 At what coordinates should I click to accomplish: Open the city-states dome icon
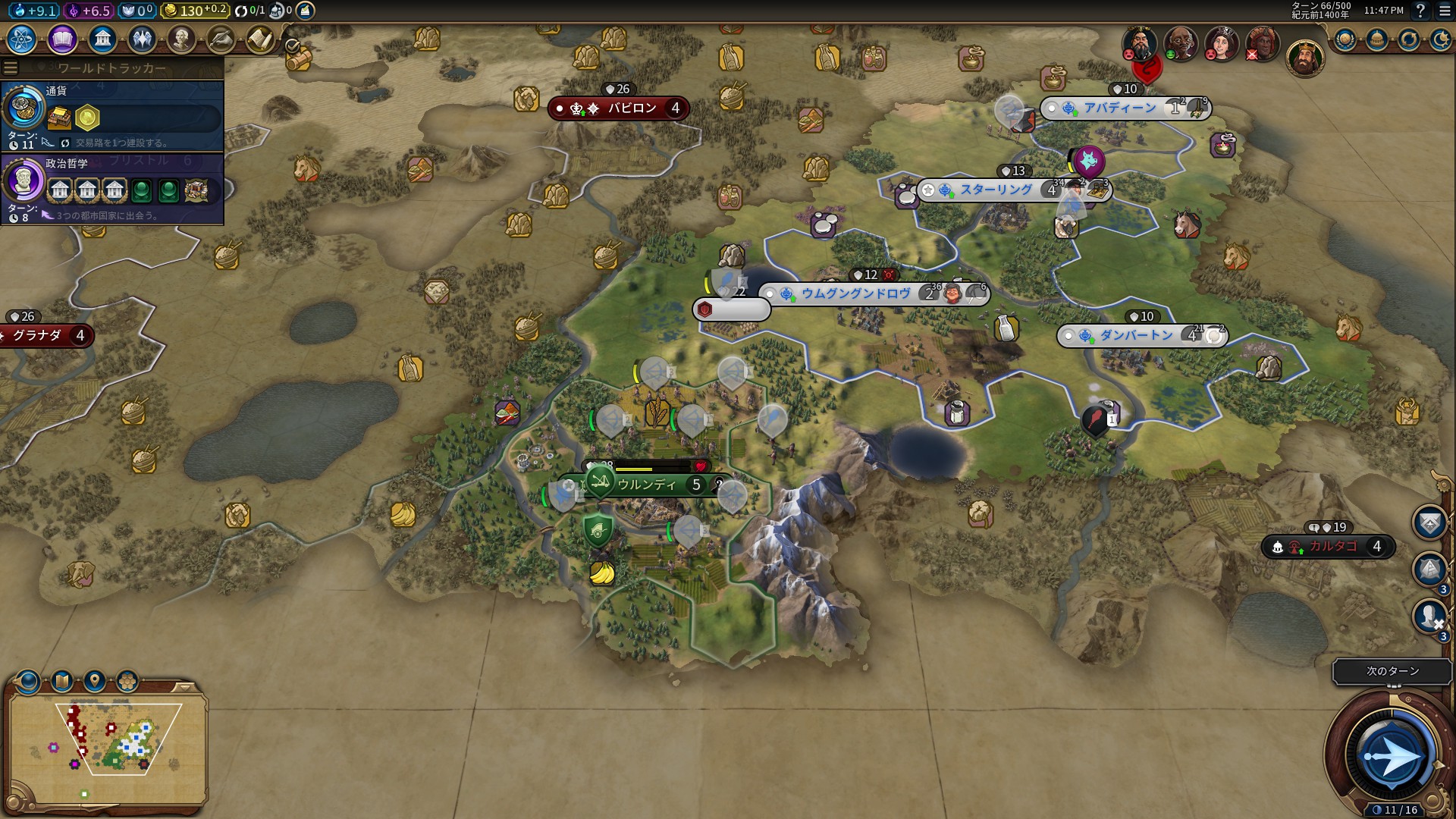(x=1377, y=39)
